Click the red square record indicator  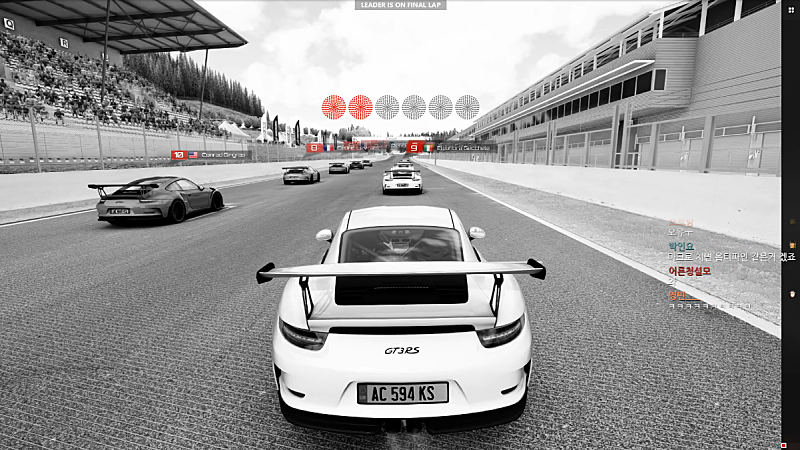(x=784, y=444)
